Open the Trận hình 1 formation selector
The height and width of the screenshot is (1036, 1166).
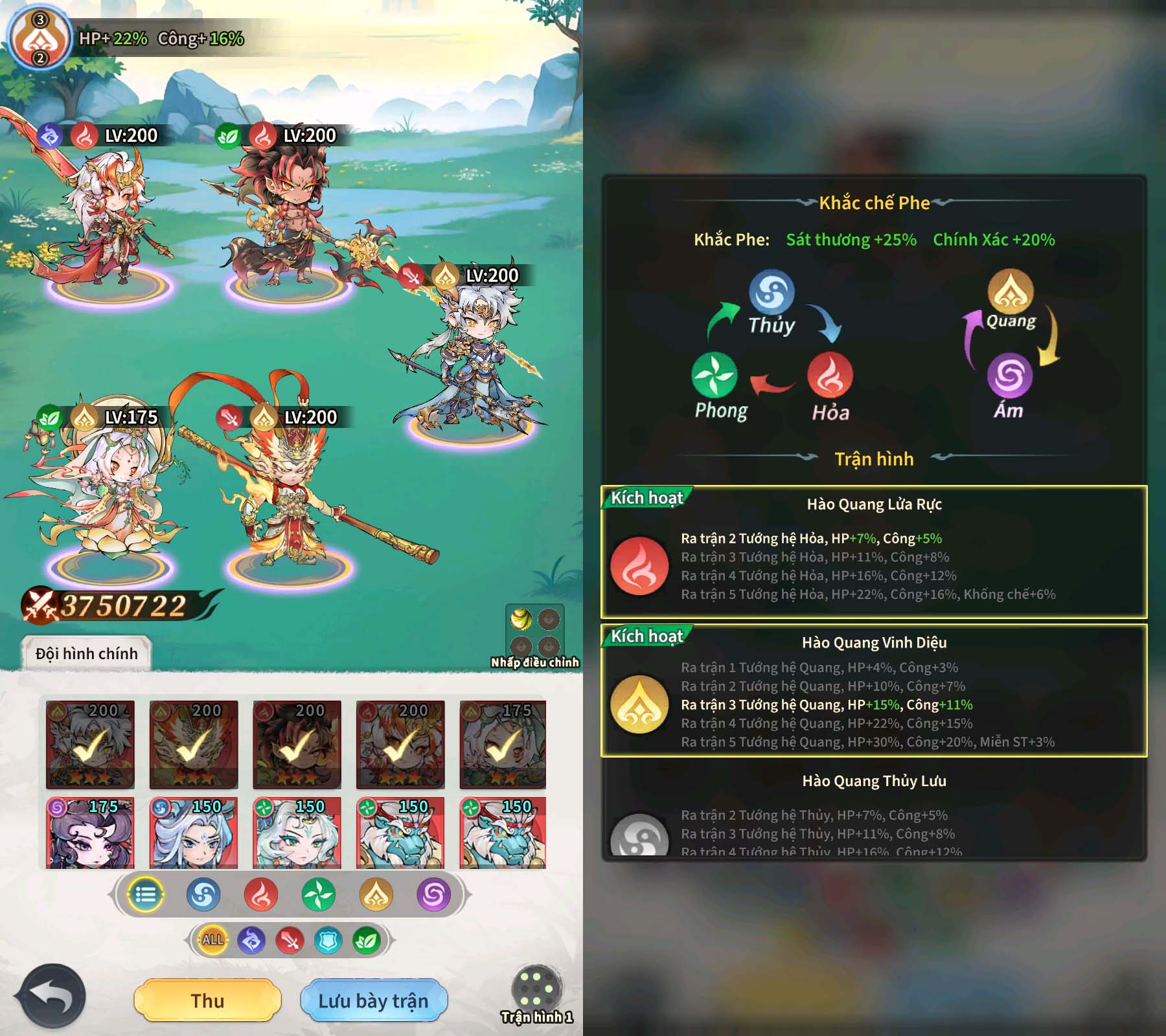(536, 994)
